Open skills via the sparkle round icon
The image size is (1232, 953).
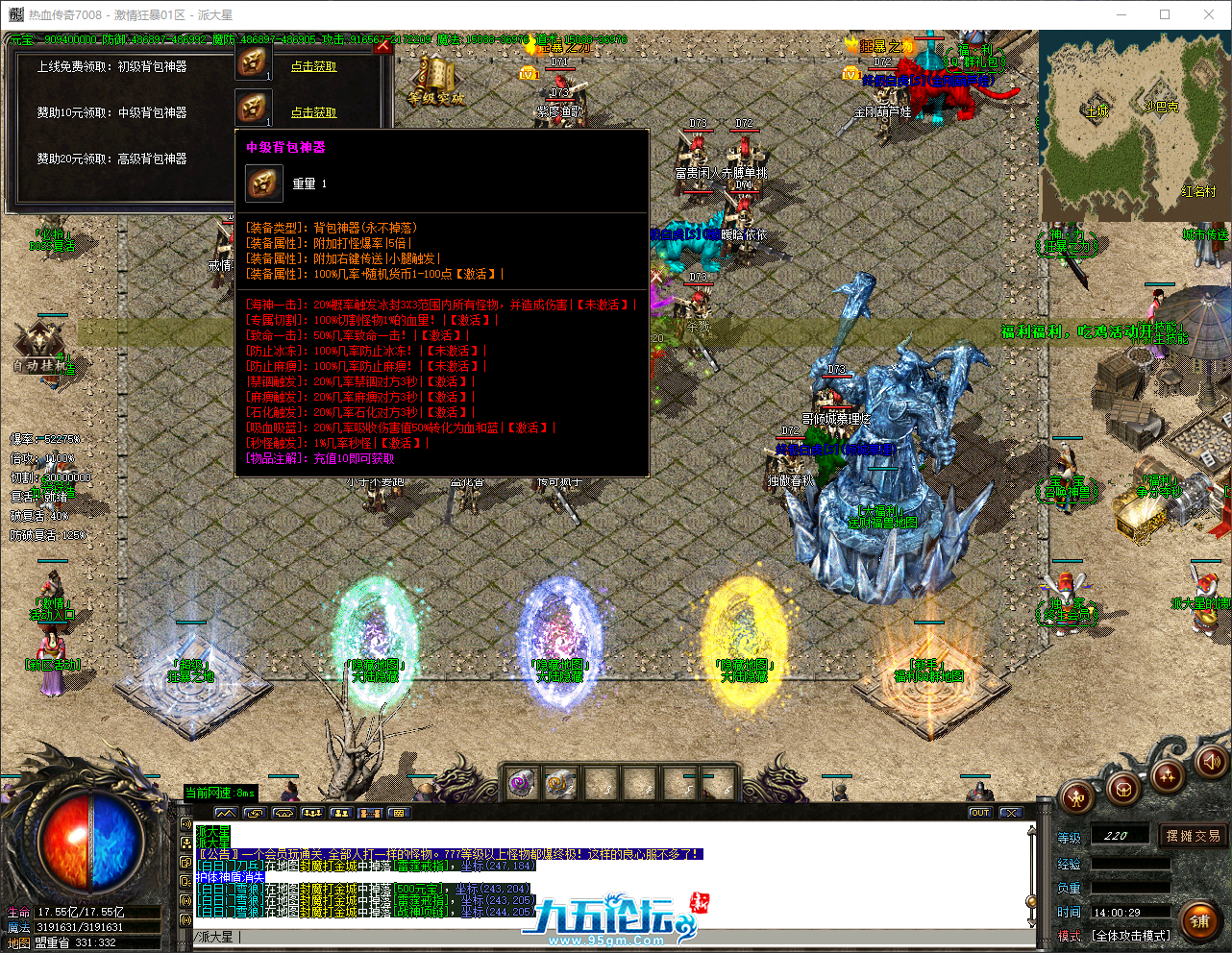[x=1167, y=774]
